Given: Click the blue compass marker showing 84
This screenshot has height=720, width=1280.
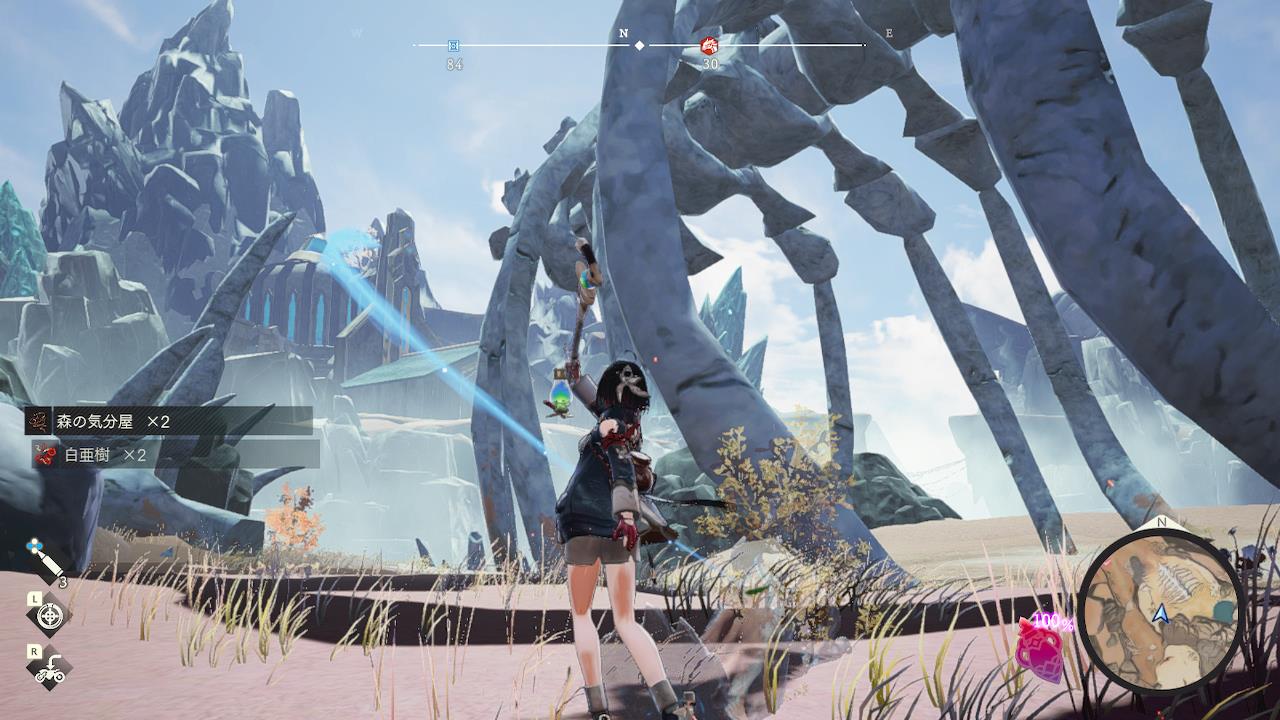Looking at the screenshot, I should (x=454, y=45).
